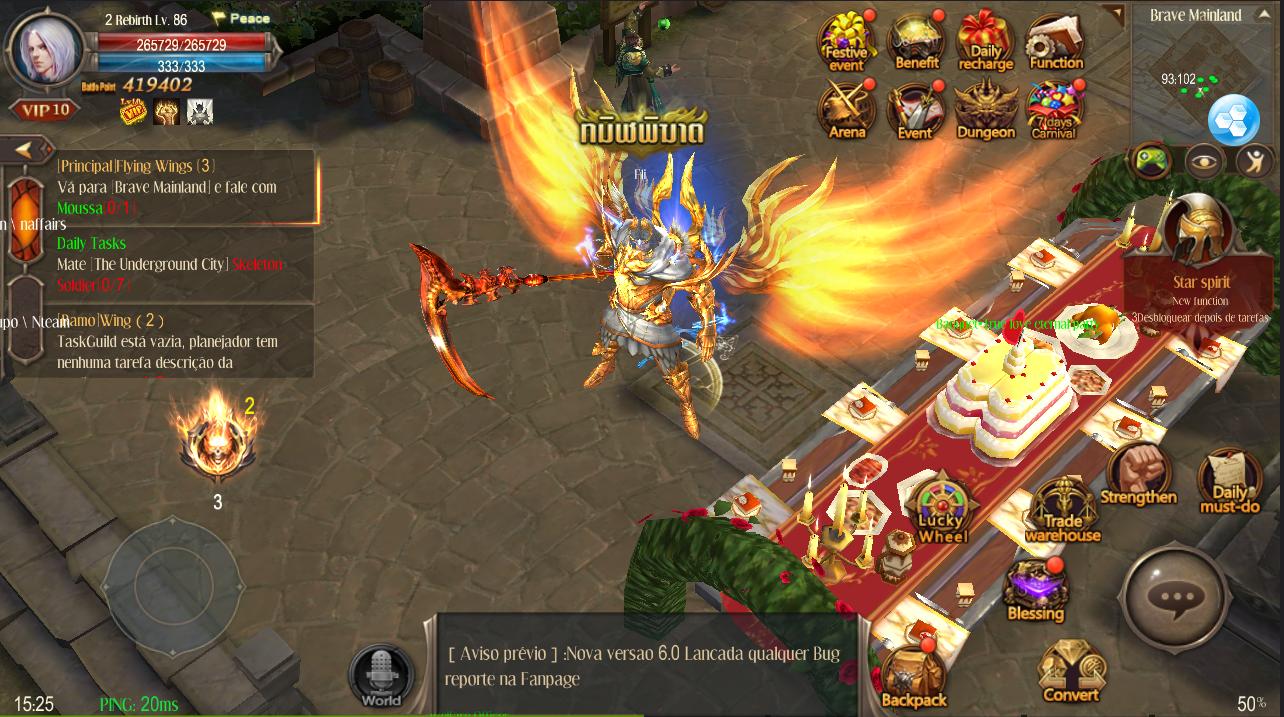
Task: Click the Function gear icon
Action: pos(1055,44)
